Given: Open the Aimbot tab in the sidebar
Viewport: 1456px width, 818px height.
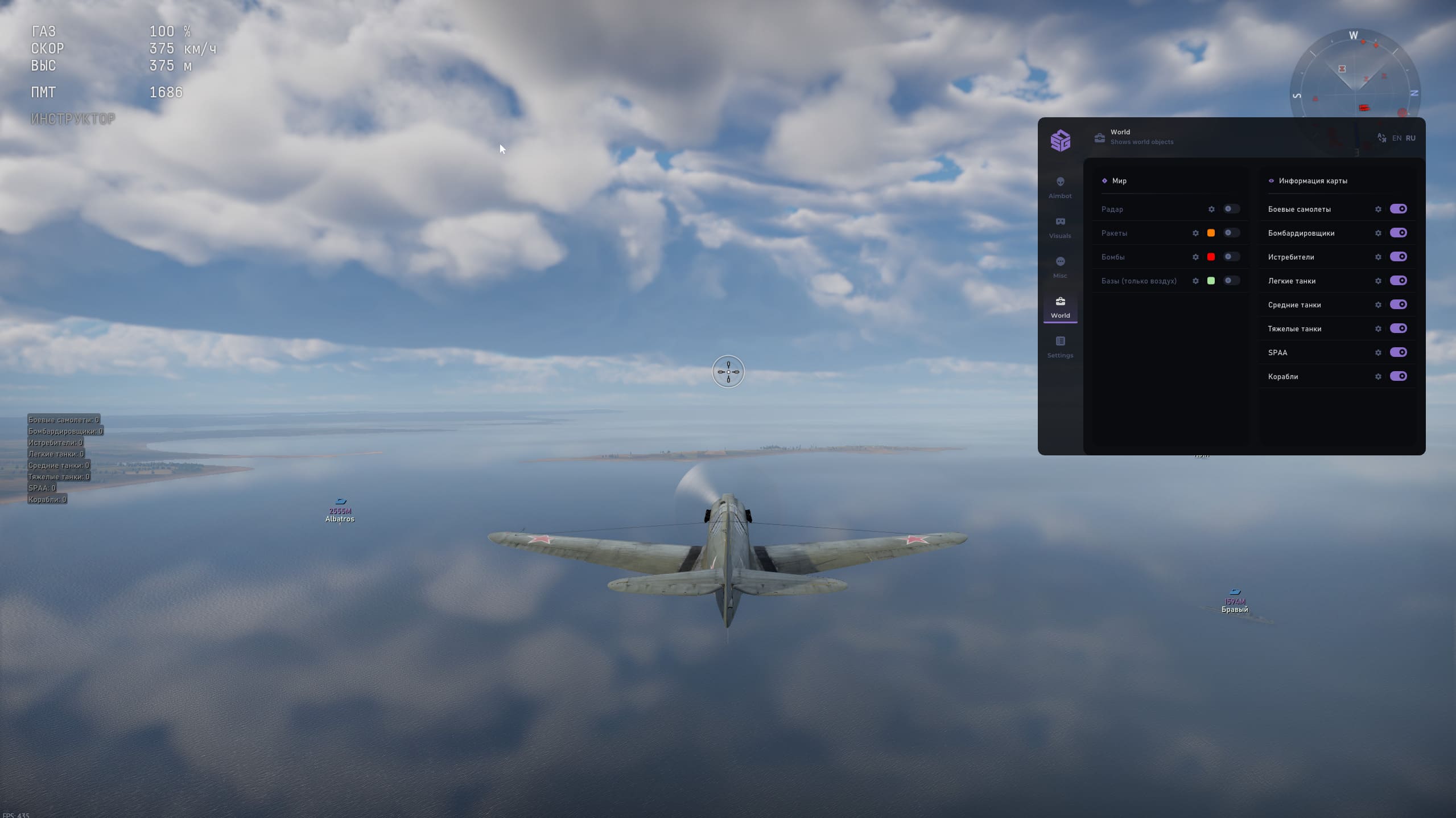Looking at the screenshot, I should click(1060, 187).
